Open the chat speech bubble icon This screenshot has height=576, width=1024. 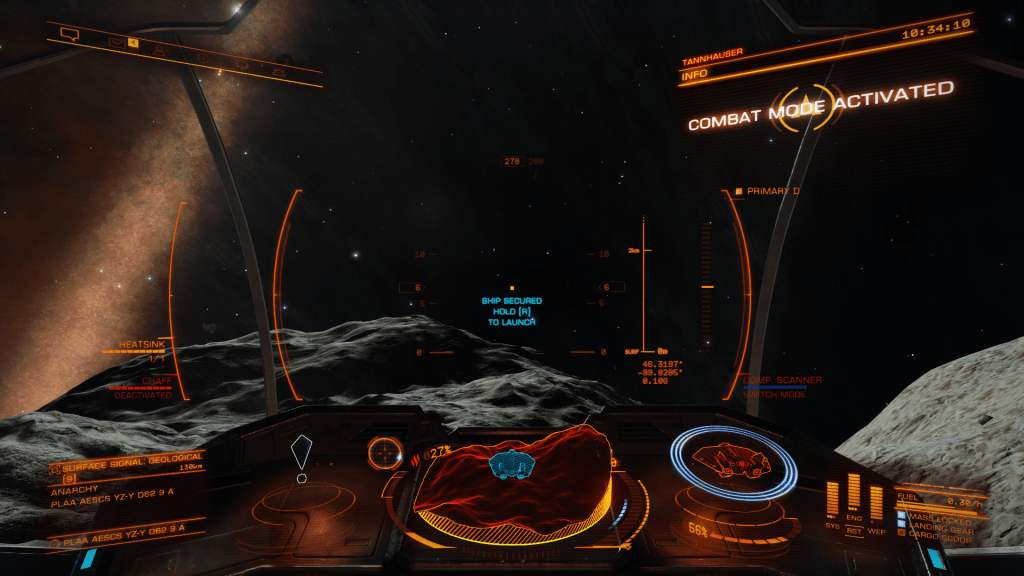[69, 34]
